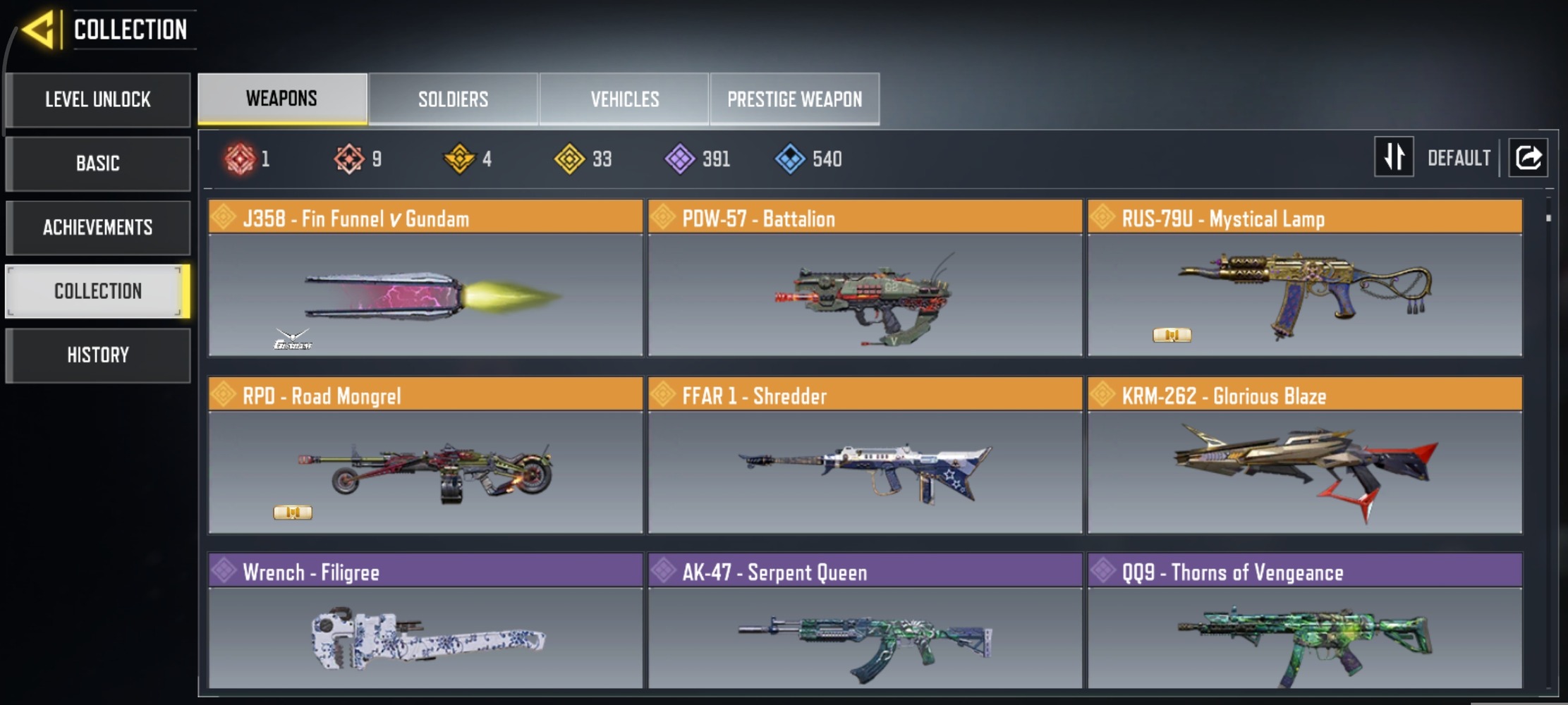The image size is (1568, 705).
Task: View the KRM-262 Glorious Blaze weapon
Action: tap(1304, 455)
